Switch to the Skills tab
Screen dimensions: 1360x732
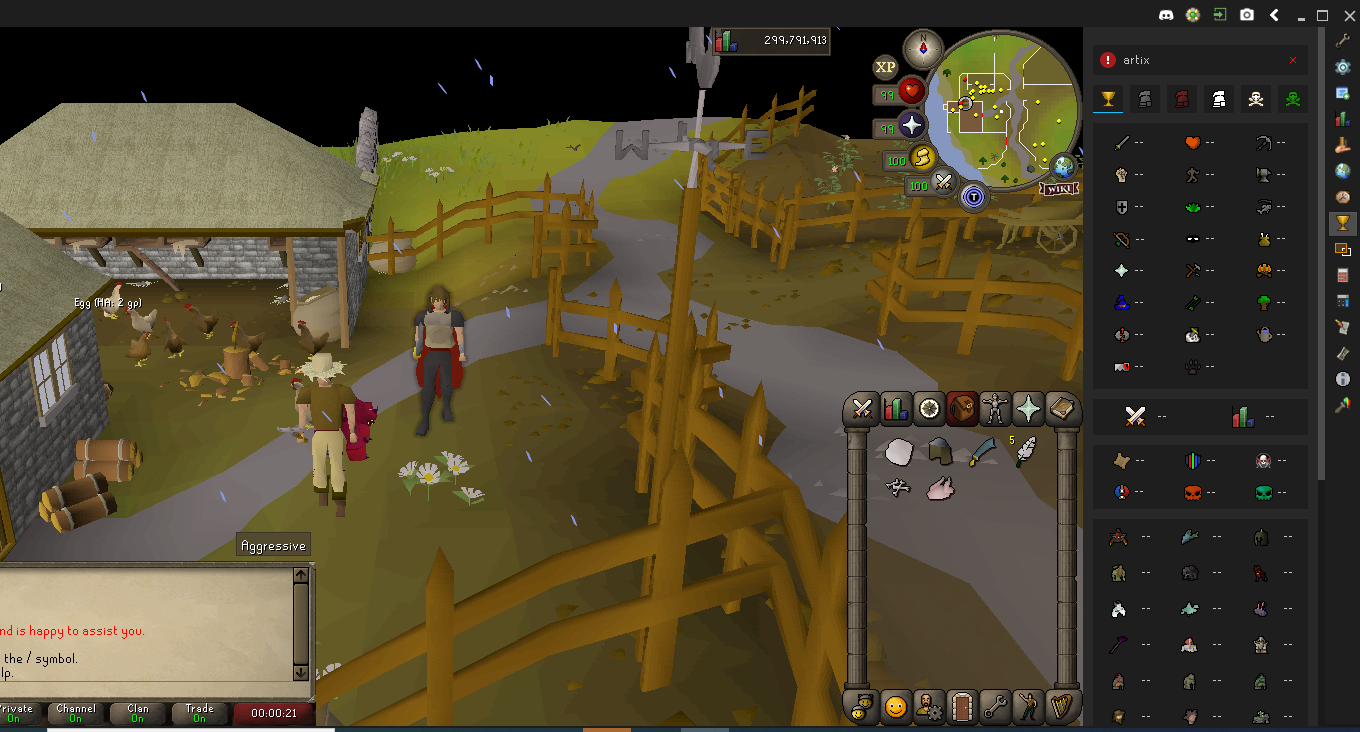tap(895, 408)
